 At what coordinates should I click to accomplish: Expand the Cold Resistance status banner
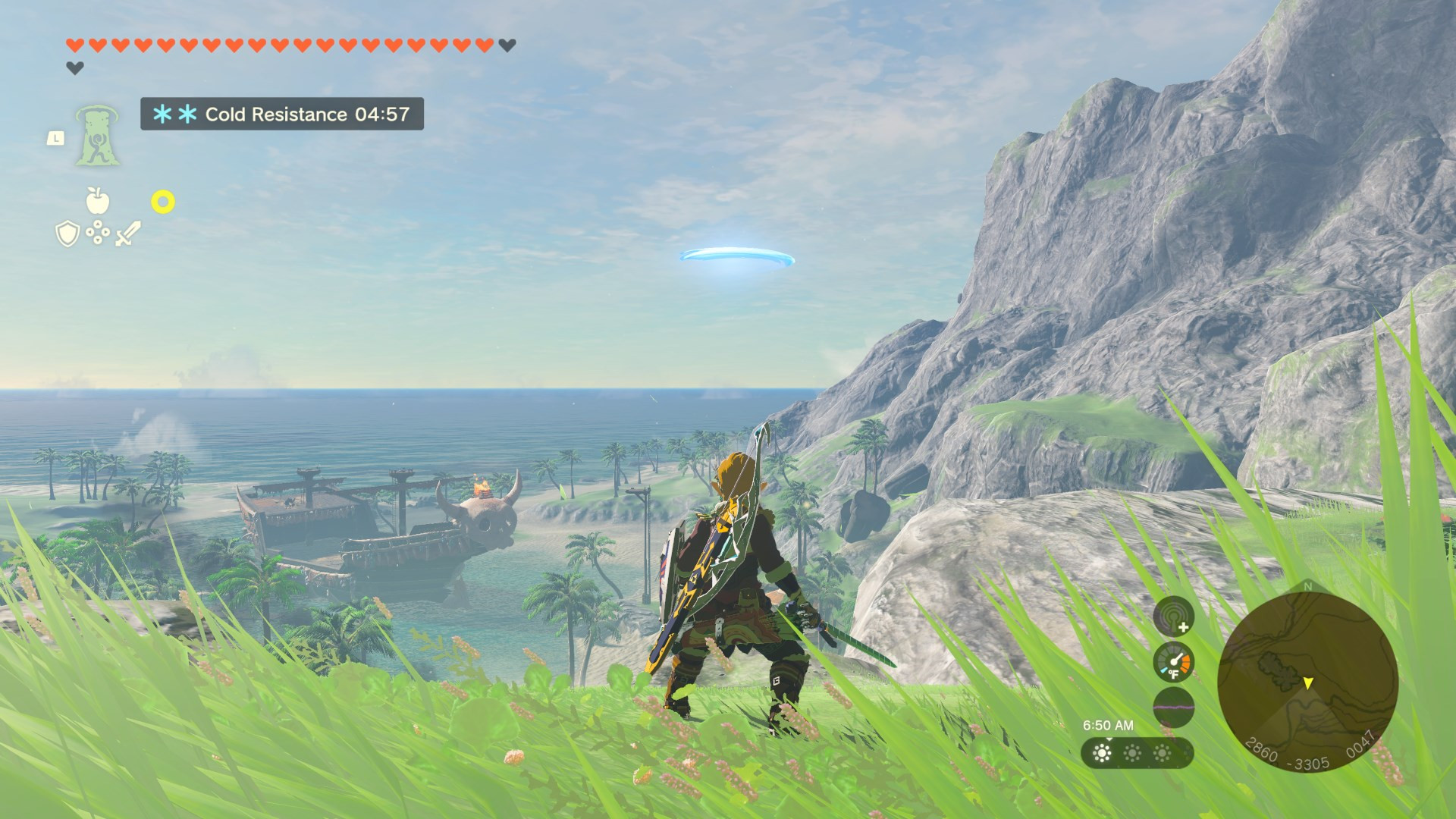(x=281, y=115)
